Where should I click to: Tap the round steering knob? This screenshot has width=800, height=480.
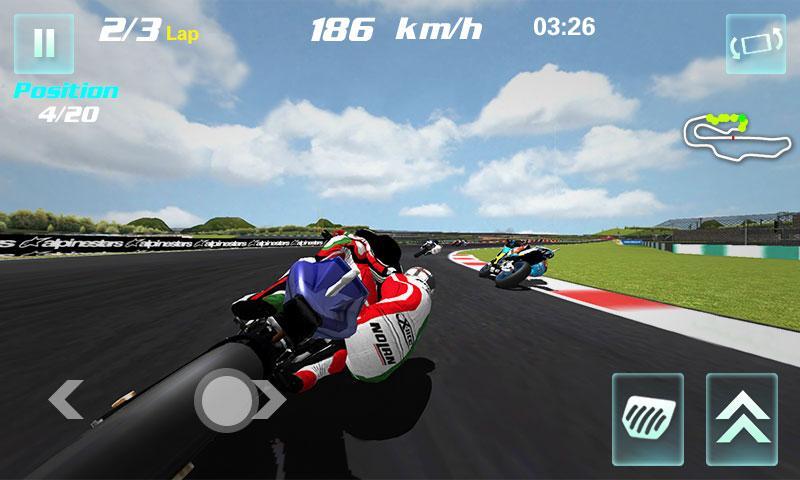pos(228,400)
